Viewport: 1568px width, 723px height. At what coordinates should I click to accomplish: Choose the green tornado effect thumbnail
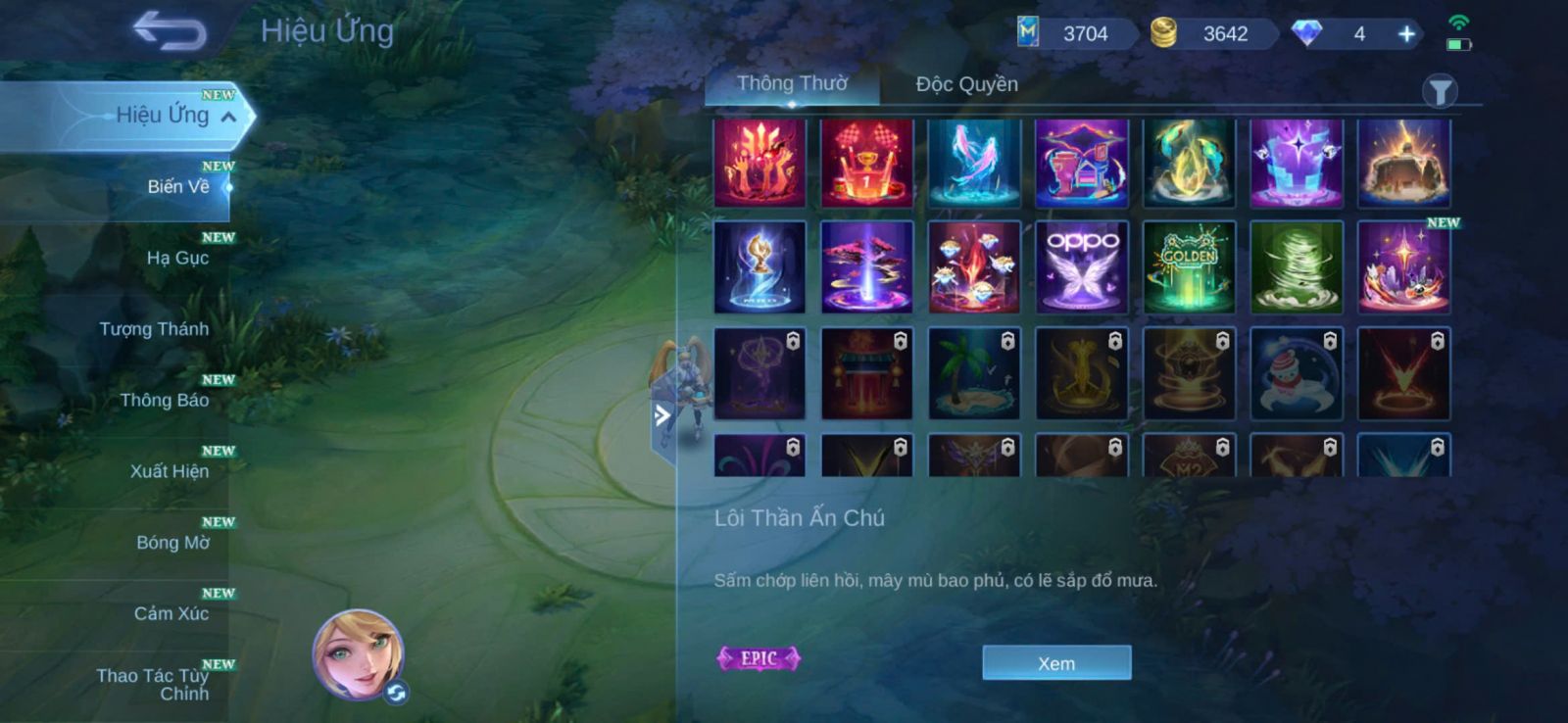tap(1297, 266)
